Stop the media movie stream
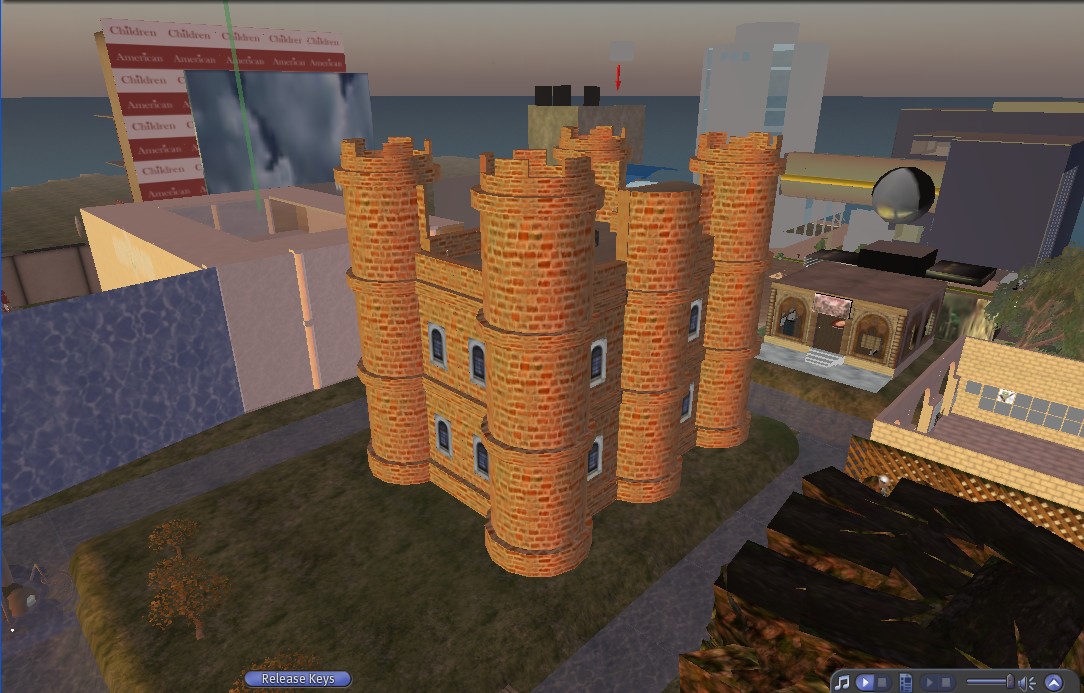1084x693 pixels. pyautogui.click(x=946, y=682)
